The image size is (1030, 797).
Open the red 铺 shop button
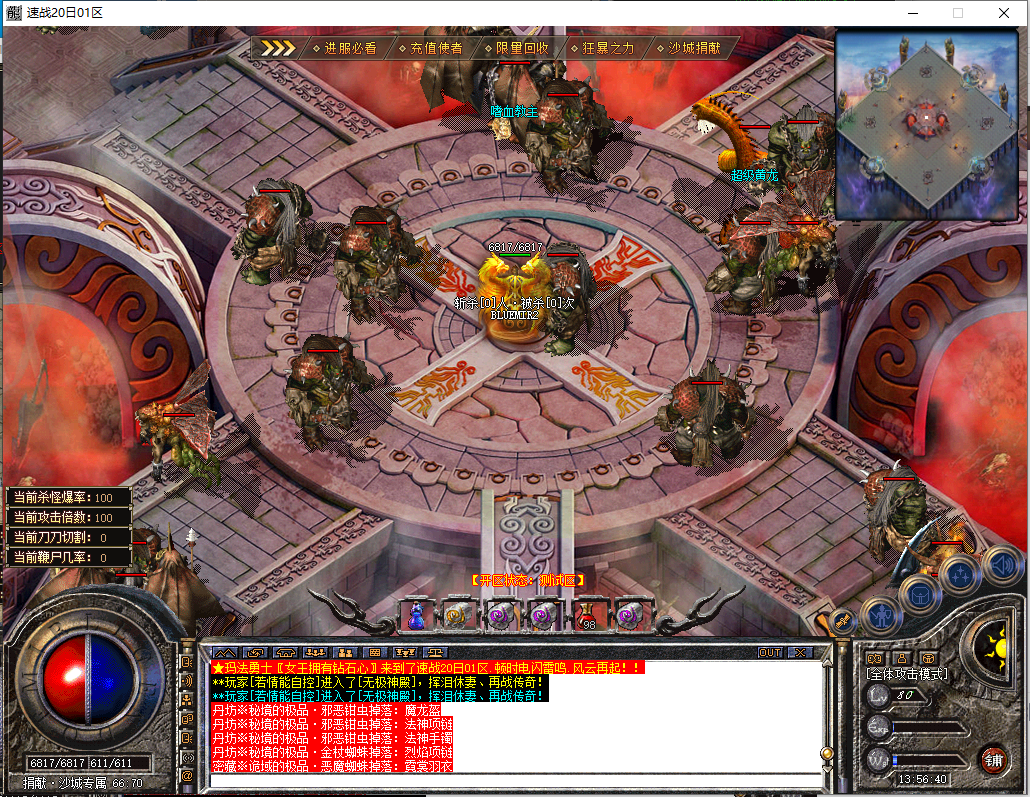coord(994,759)
